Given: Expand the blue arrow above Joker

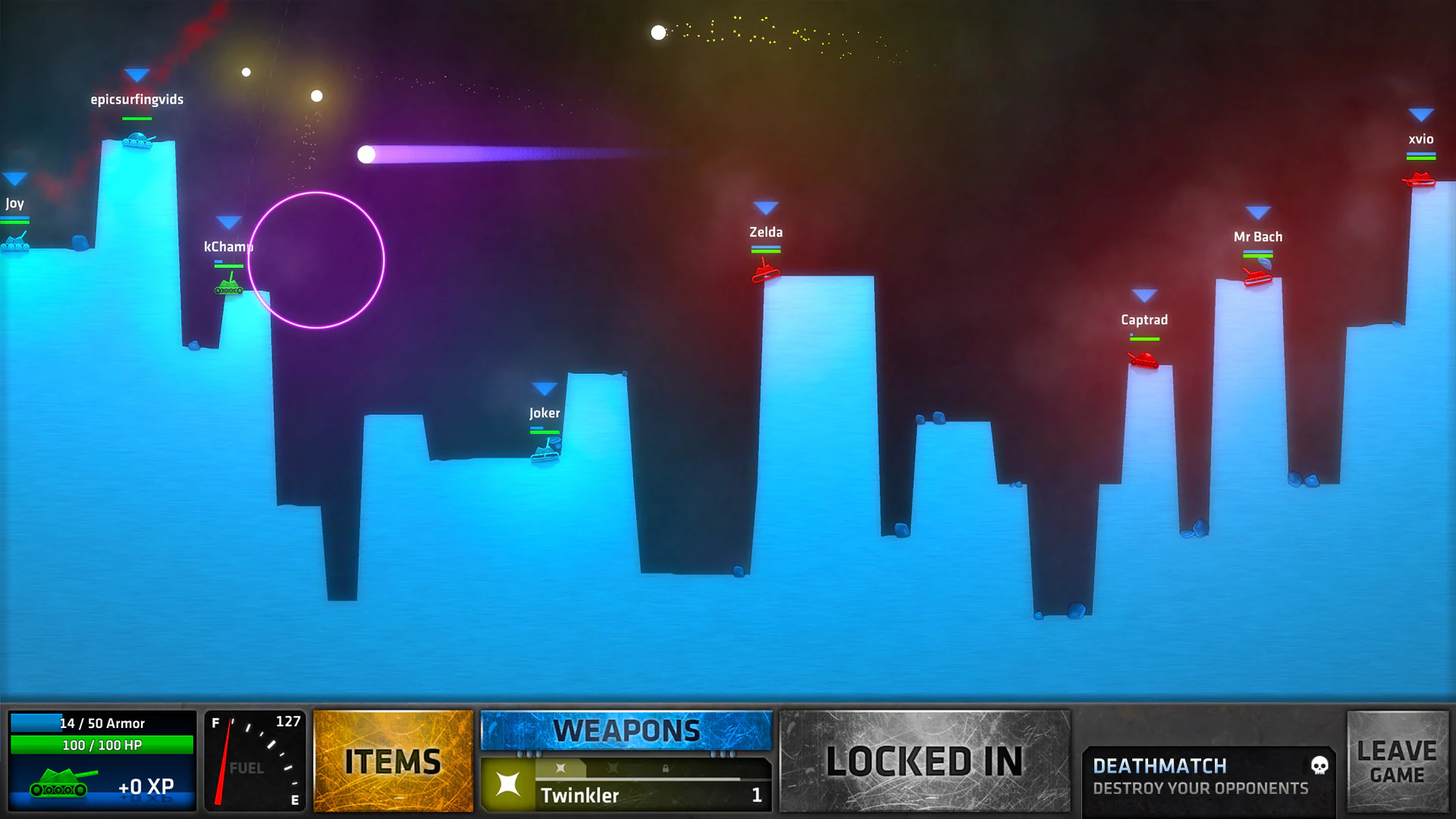Looking at the screenshot, I should pyautogui.click(x=544, y=387).
